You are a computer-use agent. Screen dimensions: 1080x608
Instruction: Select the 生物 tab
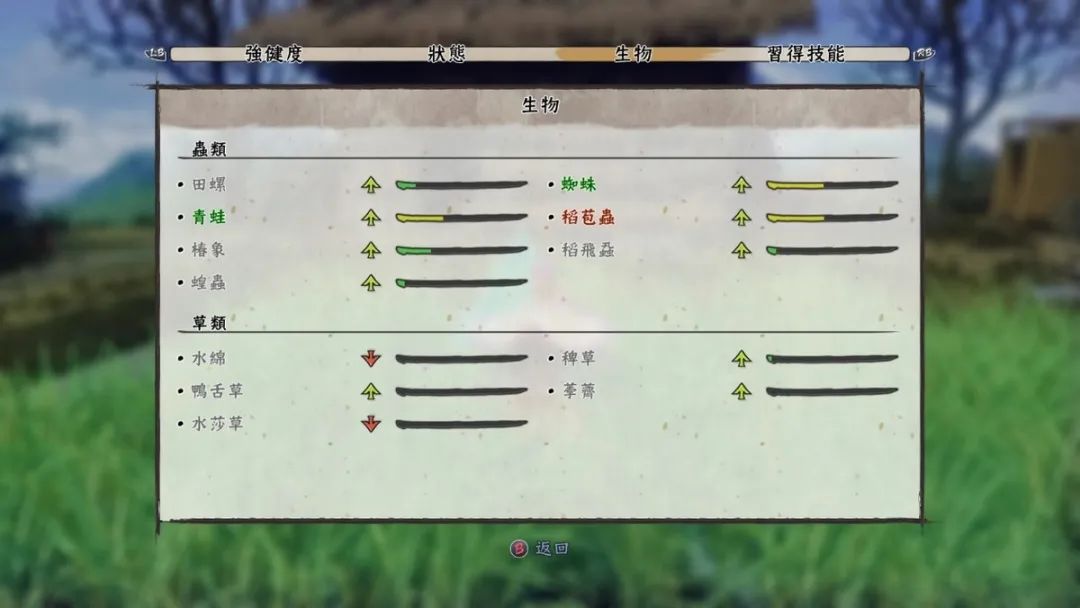pos(632,54)
